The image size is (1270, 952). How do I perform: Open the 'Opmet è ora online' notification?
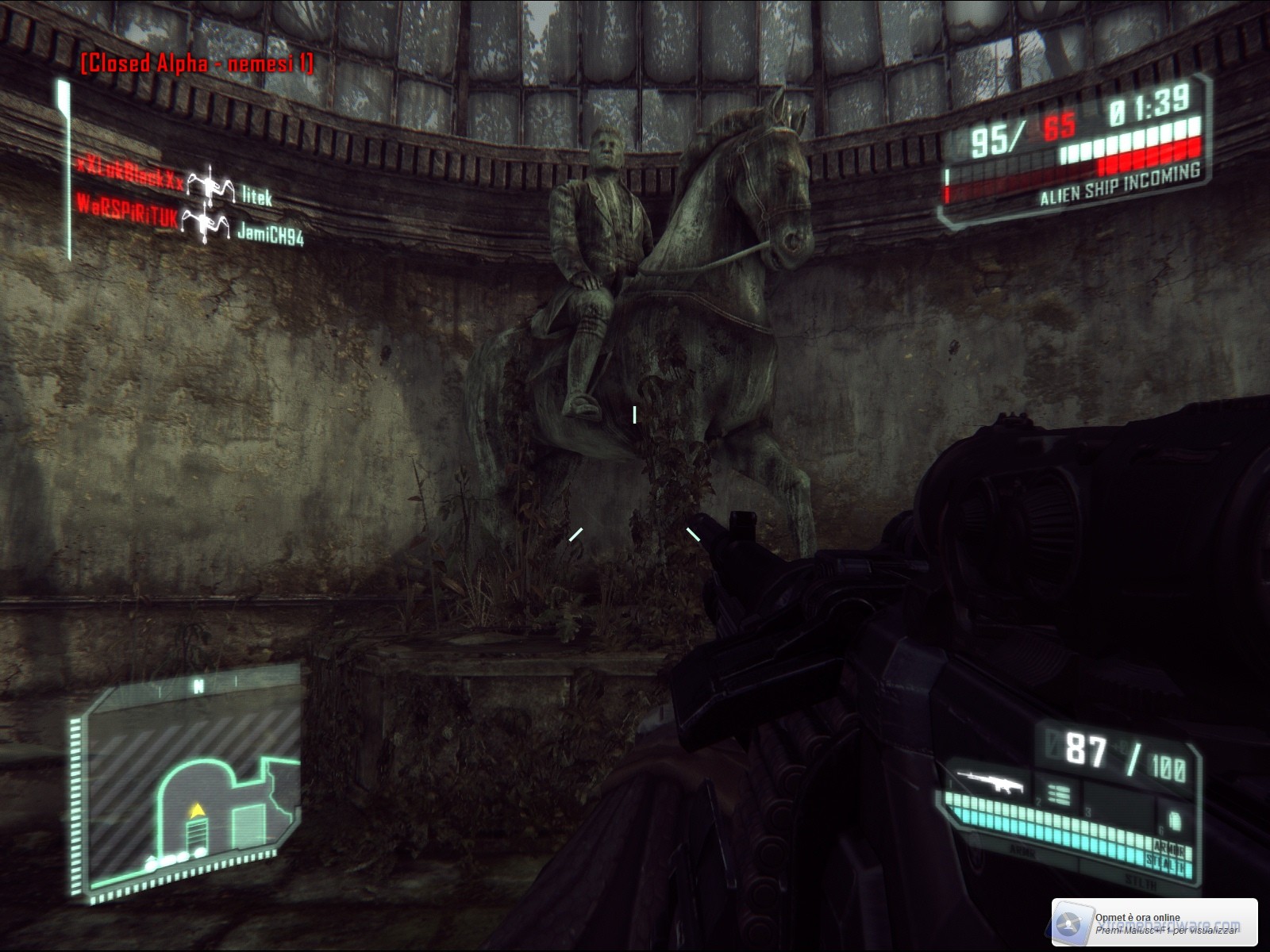[x=1155, y=923]
